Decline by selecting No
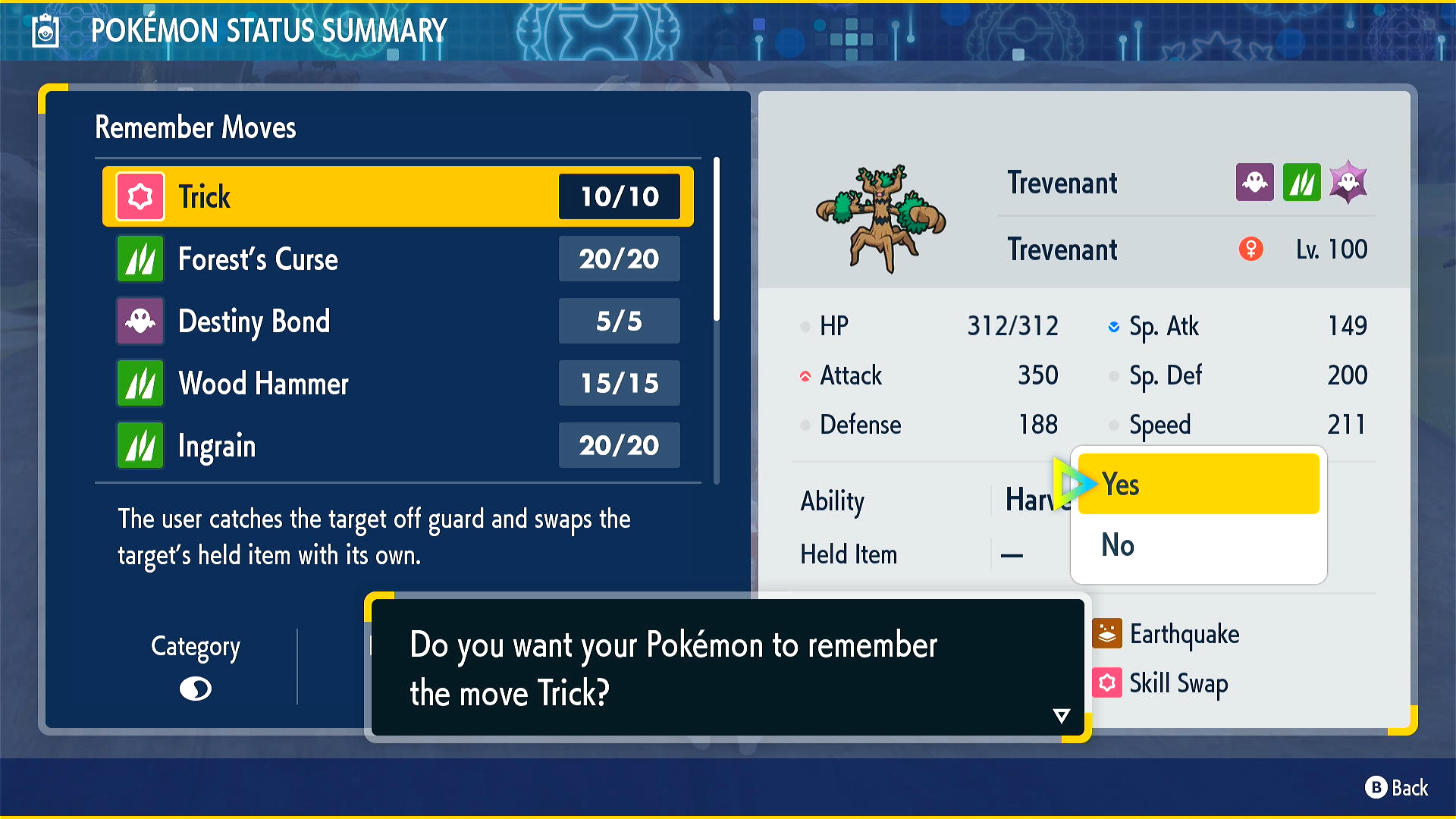Viewport: 1456px width, 819px height. (x=1198, y=545)
